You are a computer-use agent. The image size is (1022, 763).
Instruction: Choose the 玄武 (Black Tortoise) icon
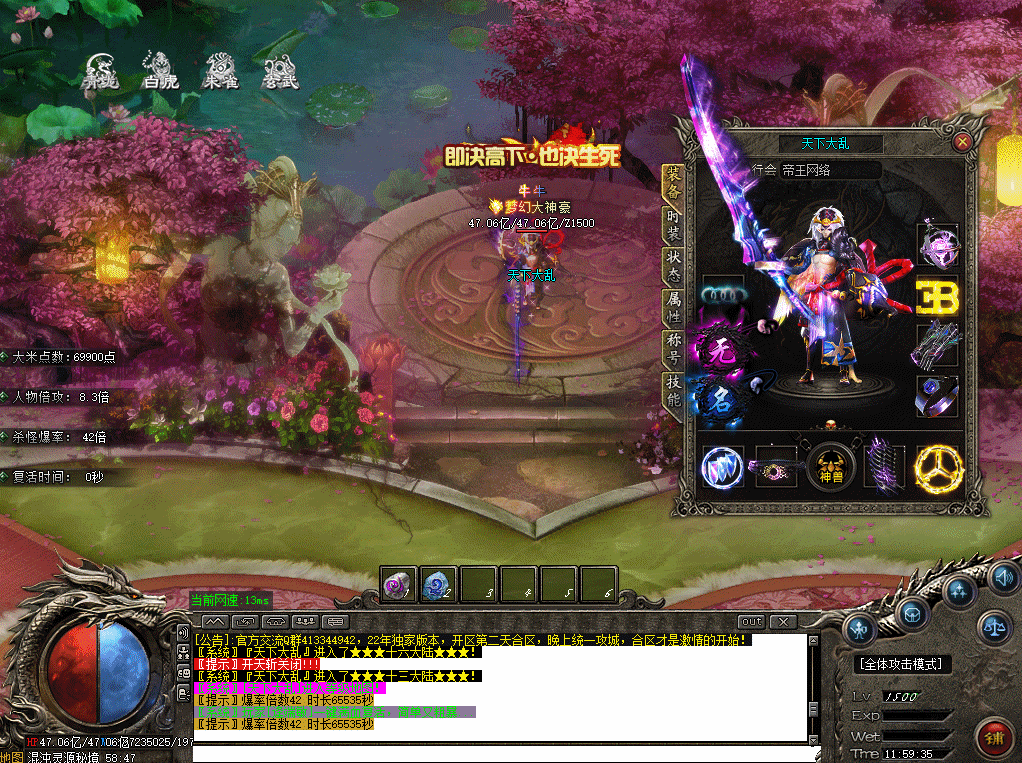click(x=280, y=70)
